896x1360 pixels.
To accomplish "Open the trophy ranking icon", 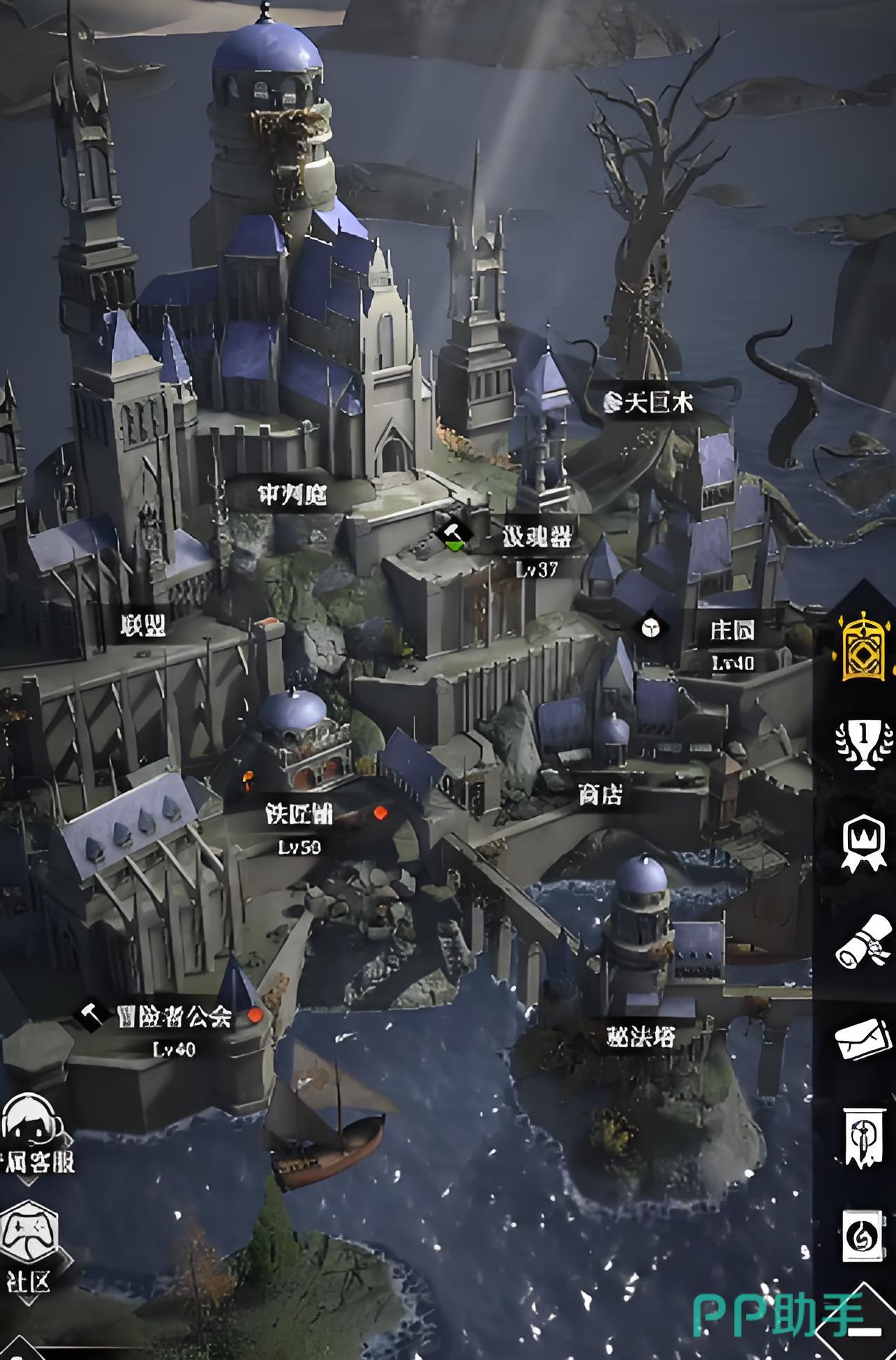I will tap(864, 744).
